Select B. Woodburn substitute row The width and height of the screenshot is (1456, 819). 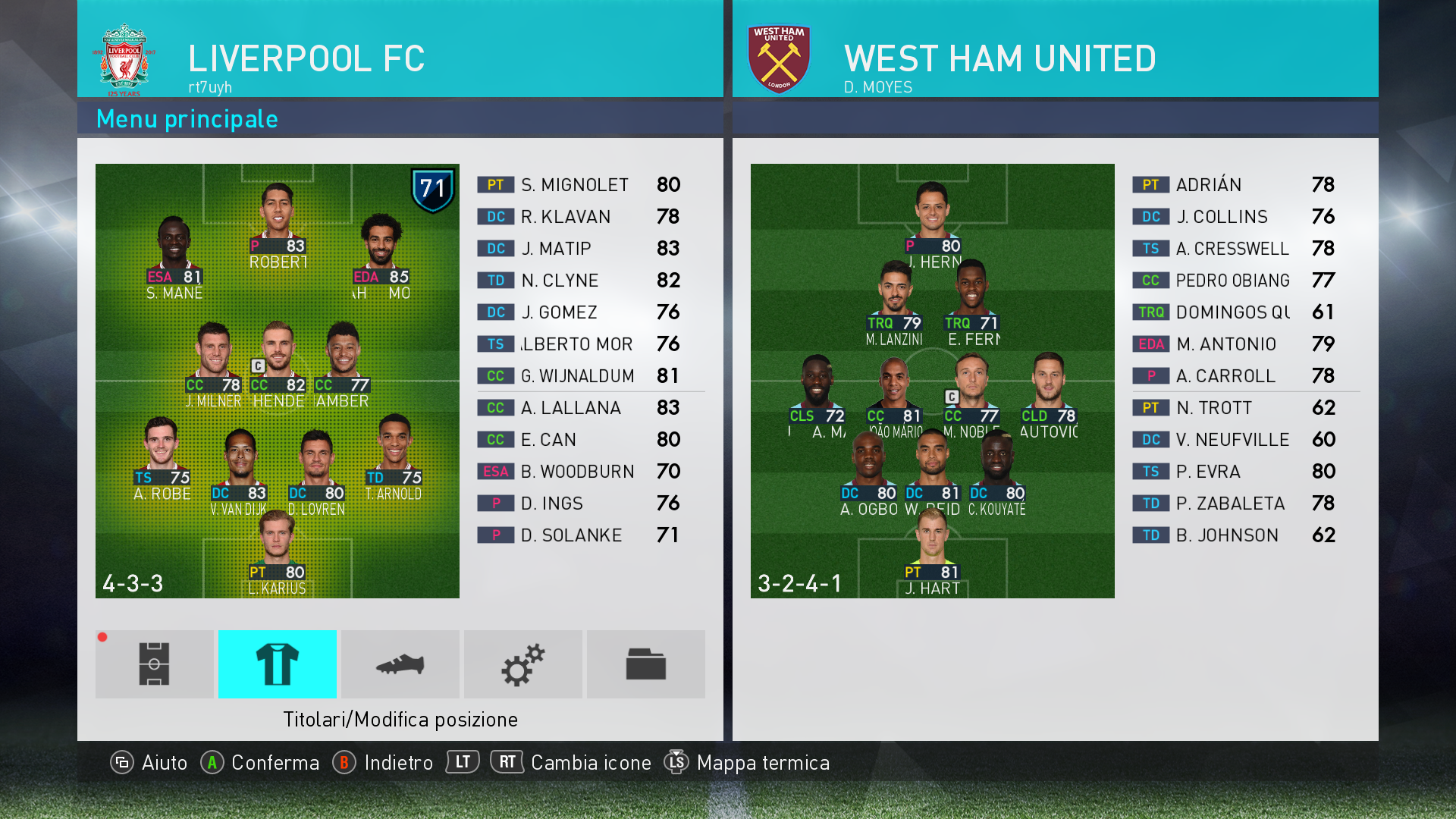(x=580, y=472)
